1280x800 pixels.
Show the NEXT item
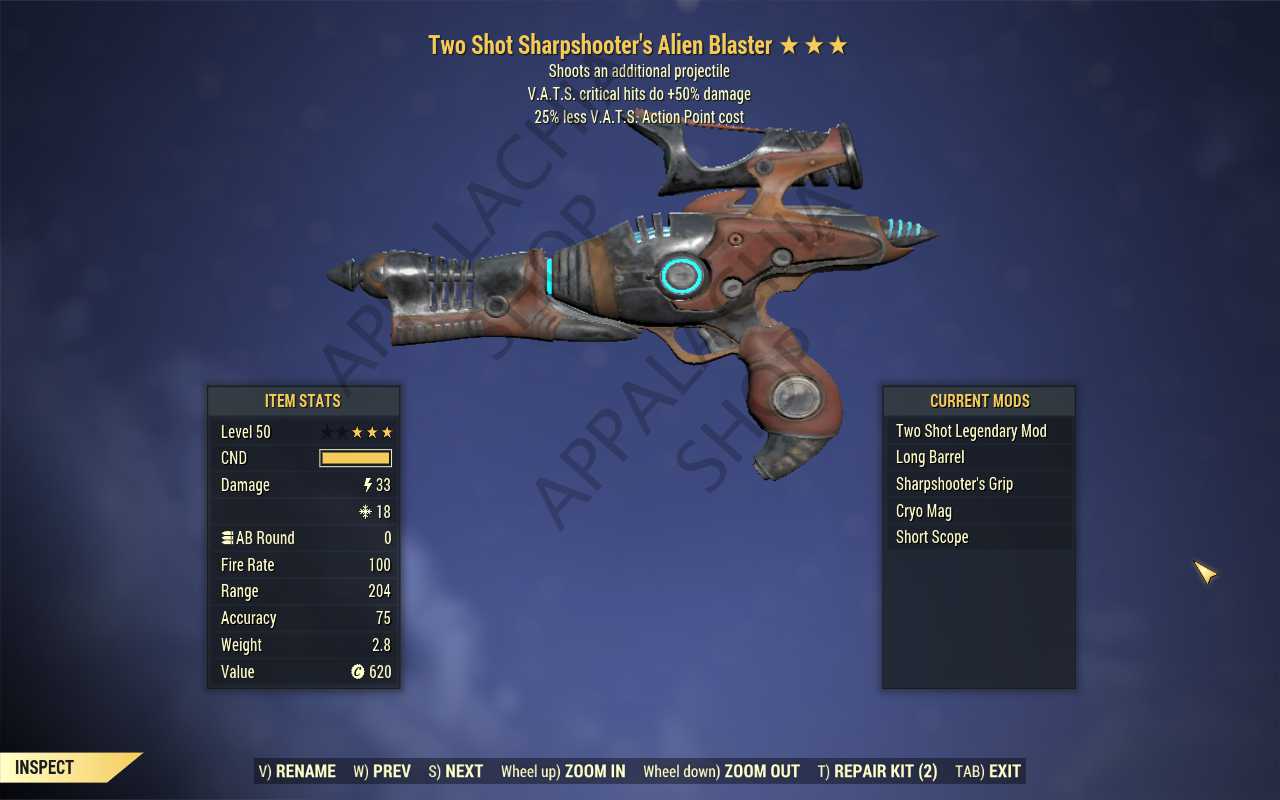pos(456,771)
